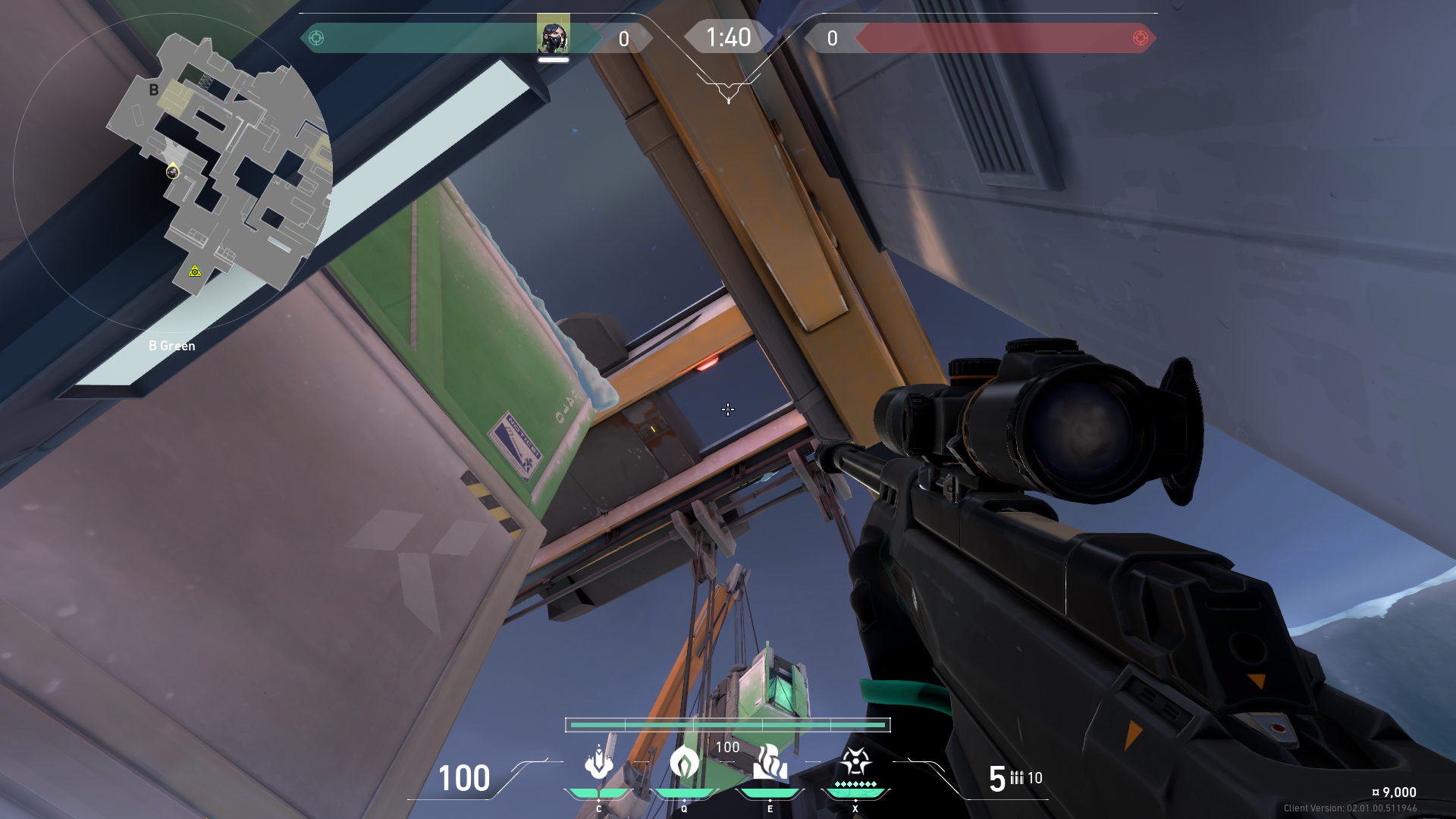The height and width of the screenshot is (819, 1456).
Task: Click the B site label on the minimap
Action: click(154, 89)
